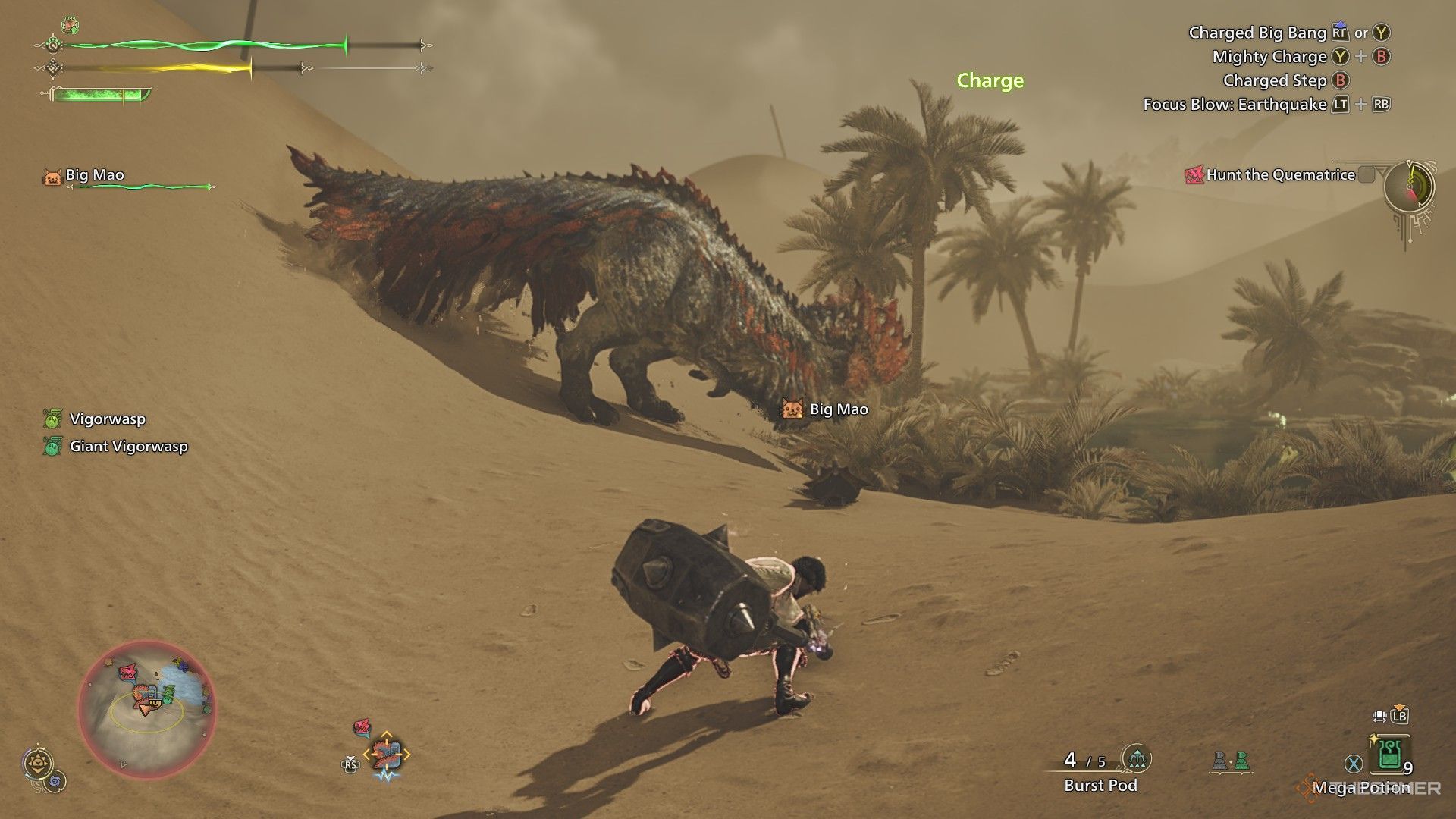Click the compass rose icon beside the minimap
Viewport: 1456px width, 819px height.
pos(38,762)
